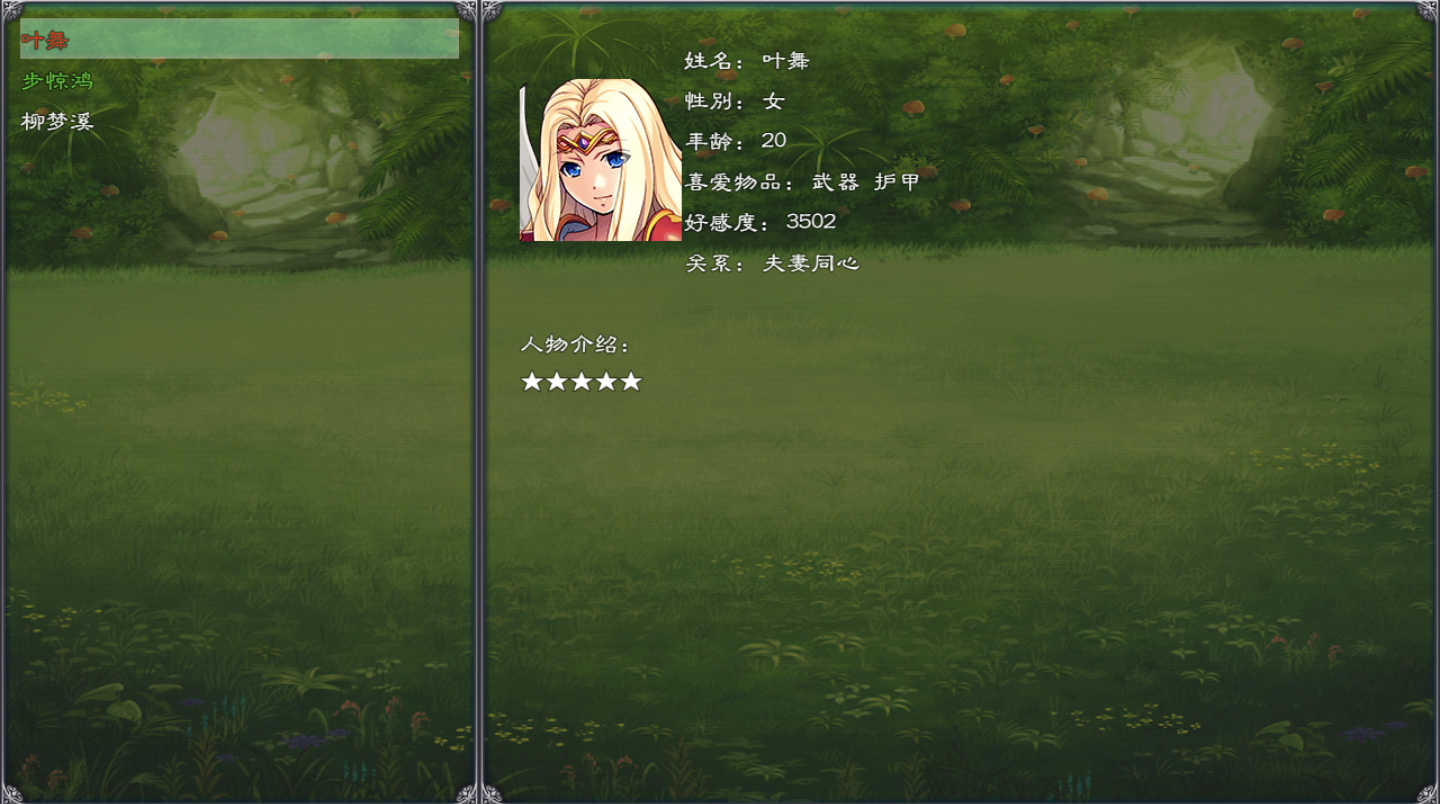Click the middle star under 人物介绍
Viewport: 1440px width, 804px height.
(581, 381)
